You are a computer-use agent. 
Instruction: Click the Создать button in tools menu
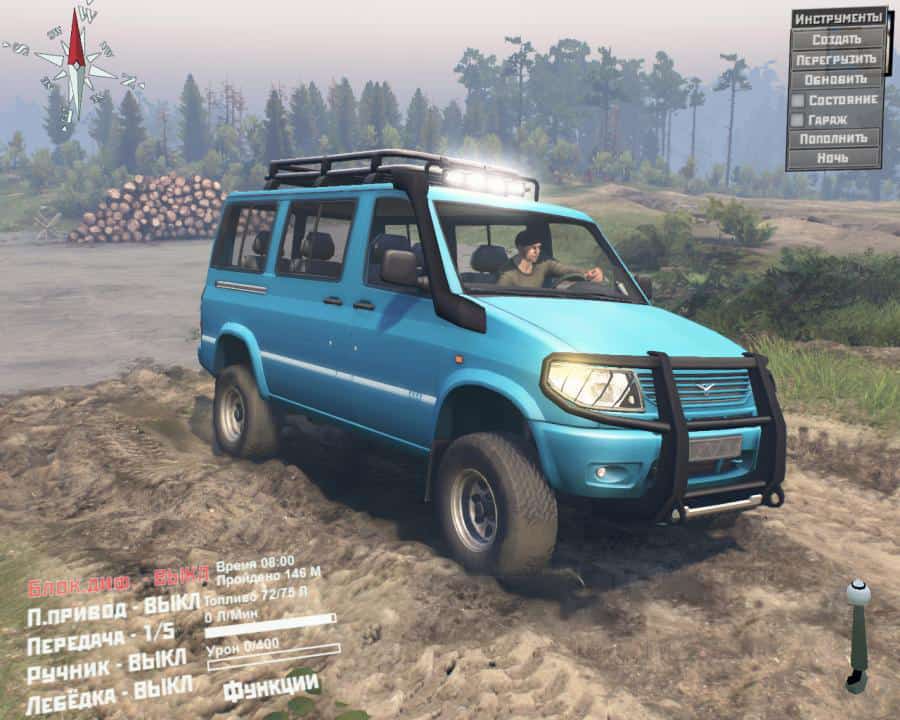(x=837, y=40)
